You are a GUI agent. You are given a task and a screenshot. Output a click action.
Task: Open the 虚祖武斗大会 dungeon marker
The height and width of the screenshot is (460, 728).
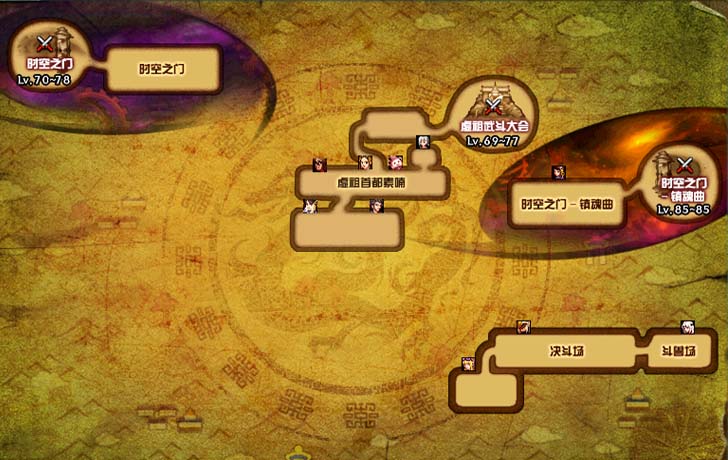493,107
